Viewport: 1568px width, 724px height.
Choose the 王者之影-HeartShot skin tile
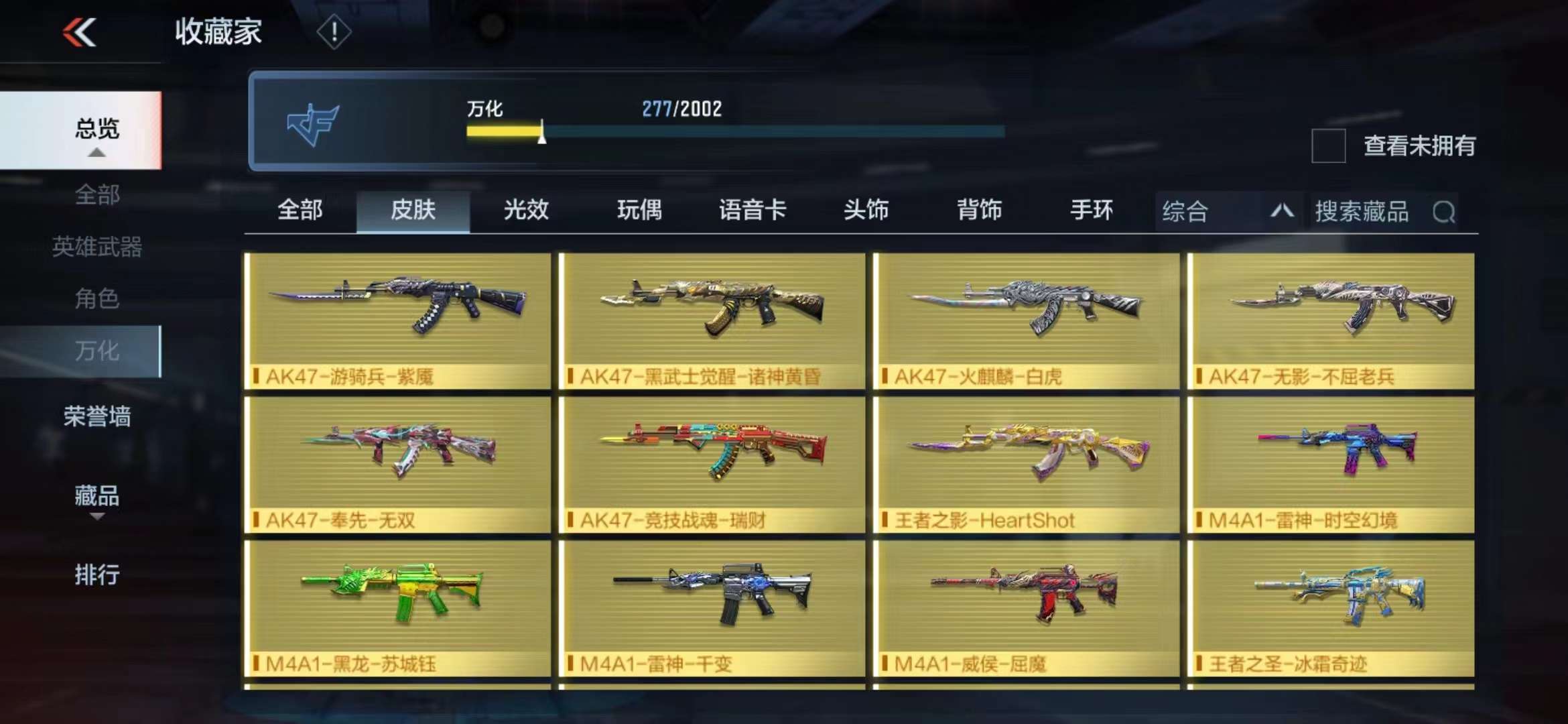1026,464
